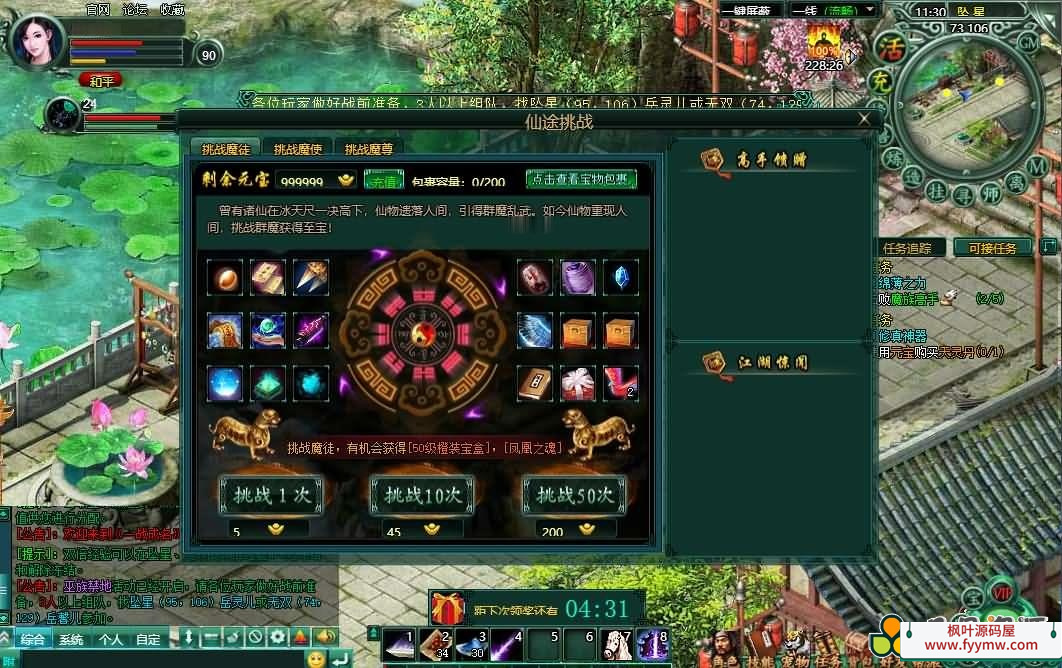Open the 一线 server line dropdown
1062x668 pixels.
tap(833, 10)
